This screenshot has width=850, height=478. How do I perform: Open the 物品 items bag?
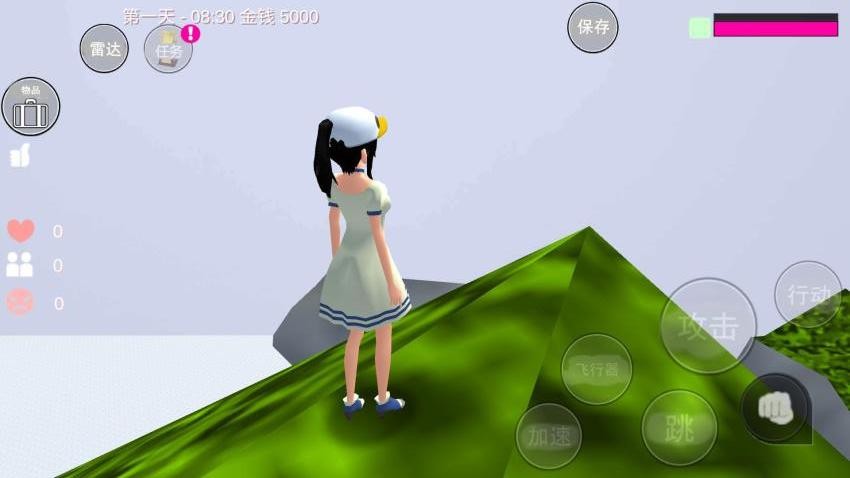point(31,107)
